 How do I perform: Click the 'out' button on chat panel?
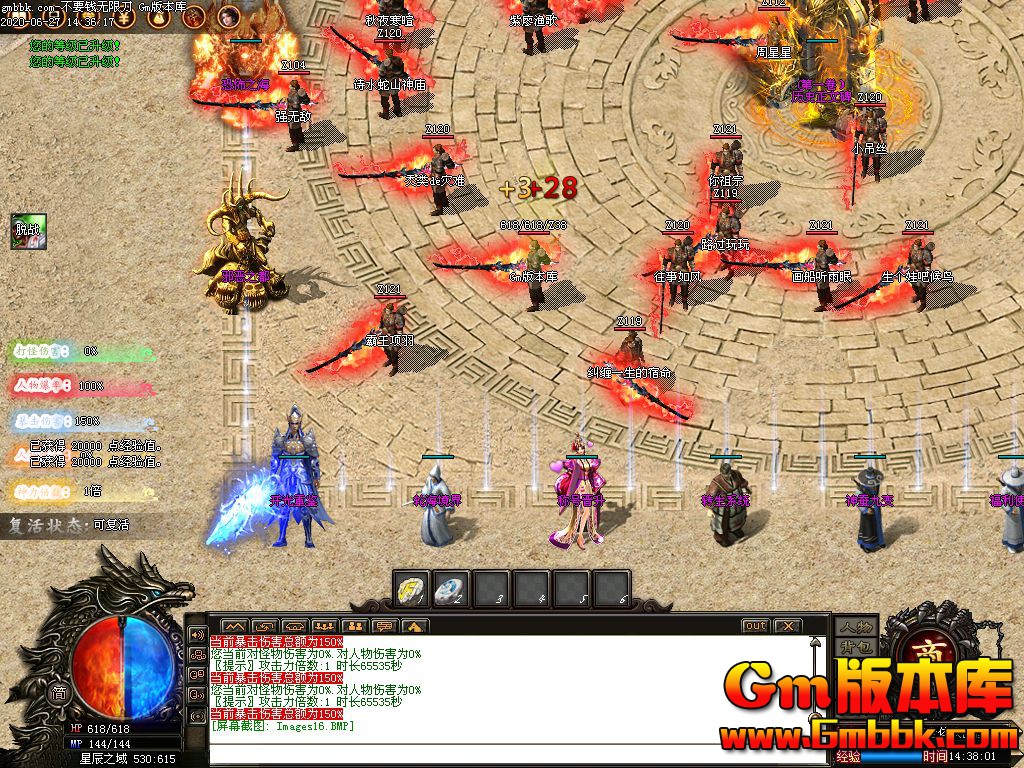755,626
